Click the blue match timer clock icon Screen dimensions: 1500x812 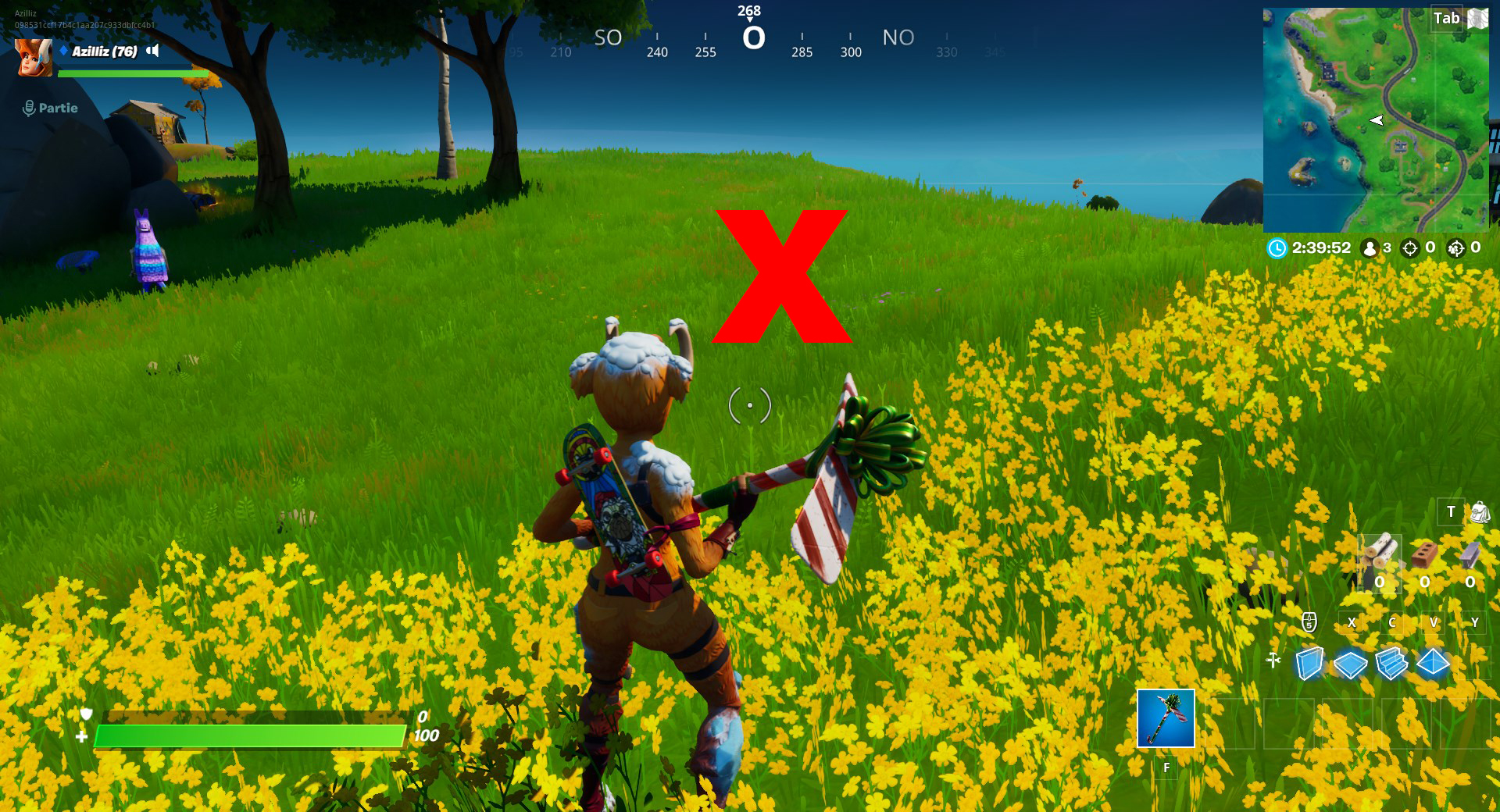coord(1278,248)
